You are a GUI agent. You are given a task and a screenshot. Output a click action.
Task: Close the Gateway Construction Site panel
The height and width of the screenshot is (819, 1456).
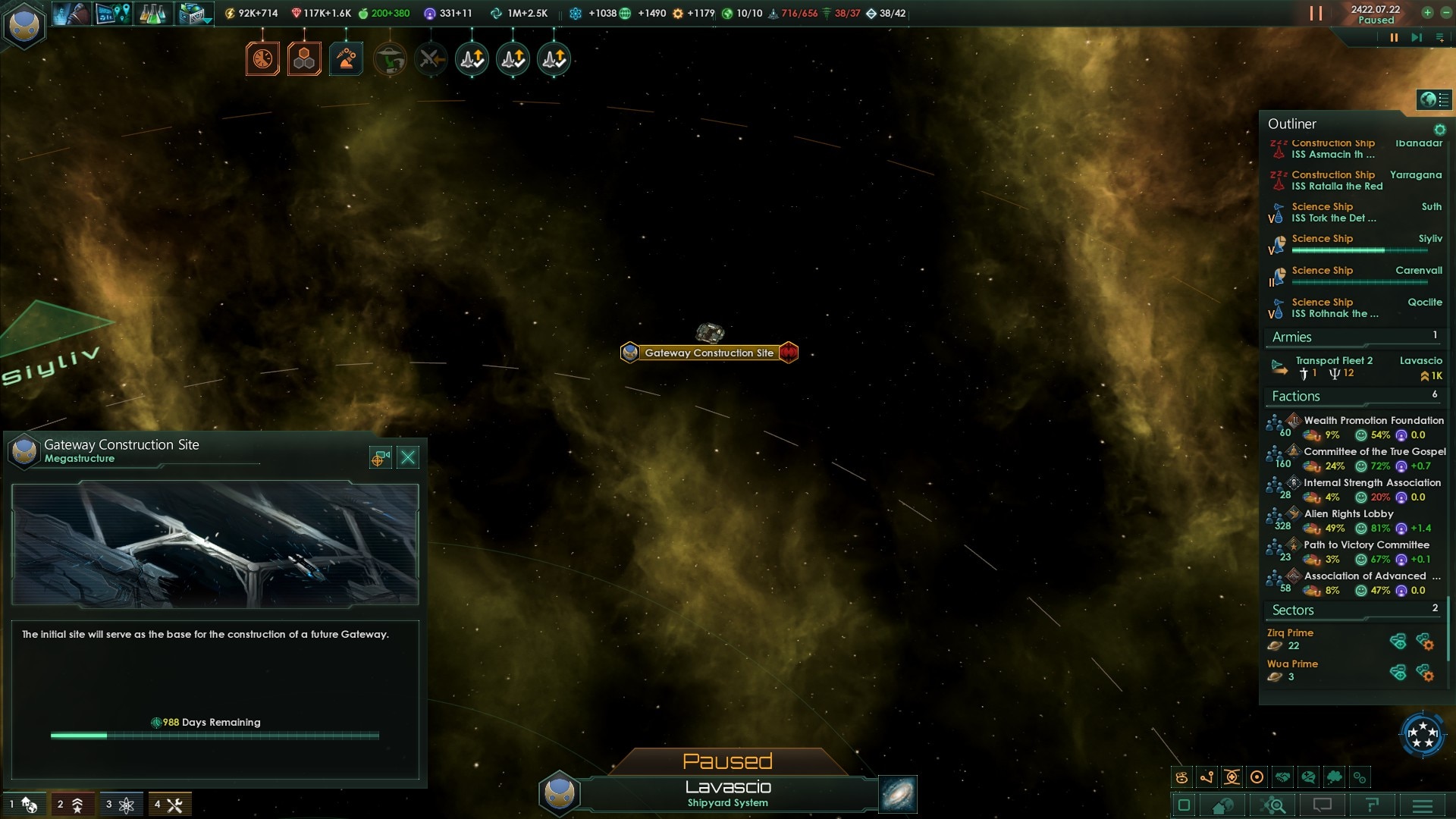(408, 457)
